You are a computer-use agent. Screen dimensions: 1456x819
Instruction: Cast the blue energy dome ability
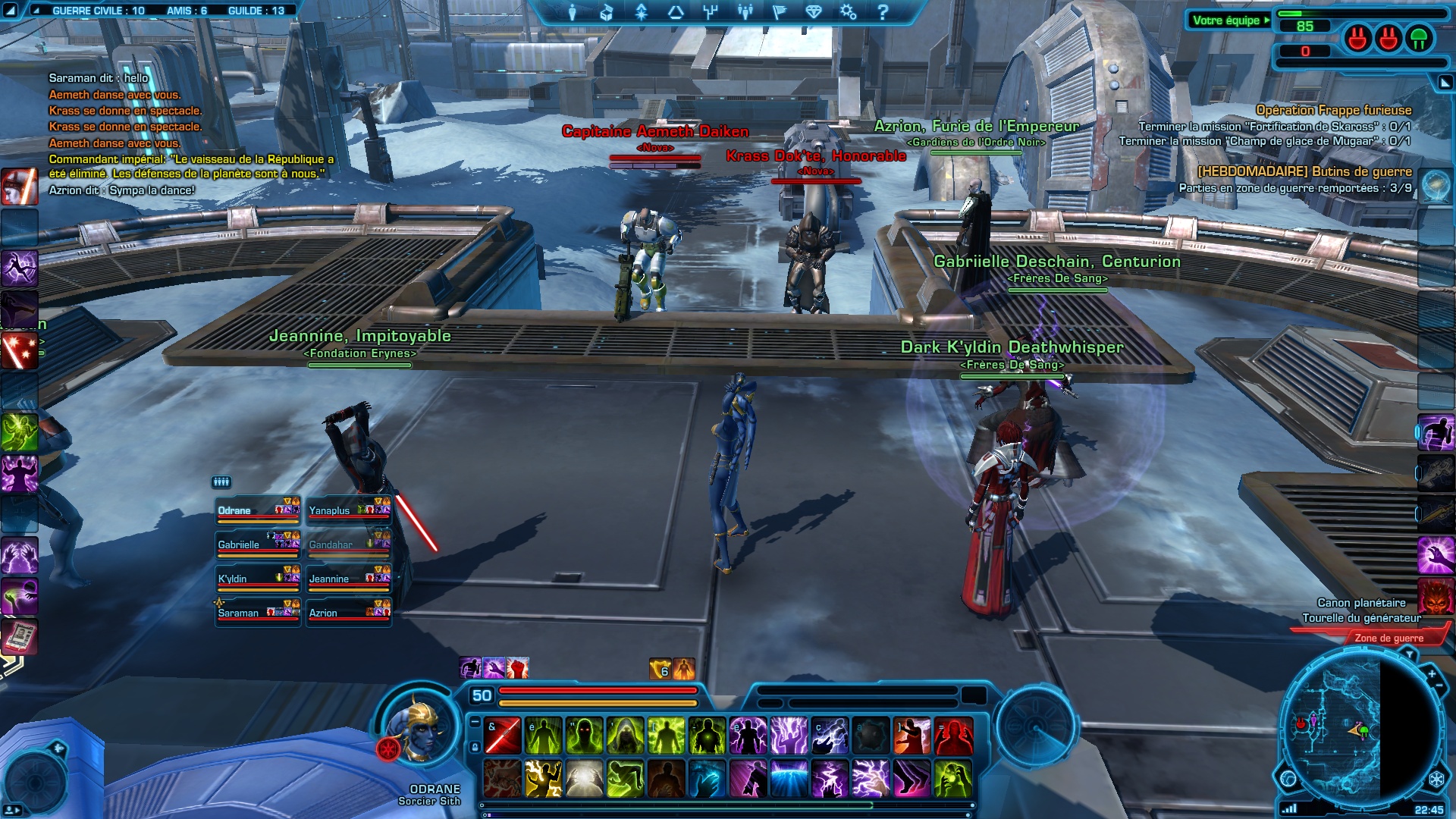789,779
